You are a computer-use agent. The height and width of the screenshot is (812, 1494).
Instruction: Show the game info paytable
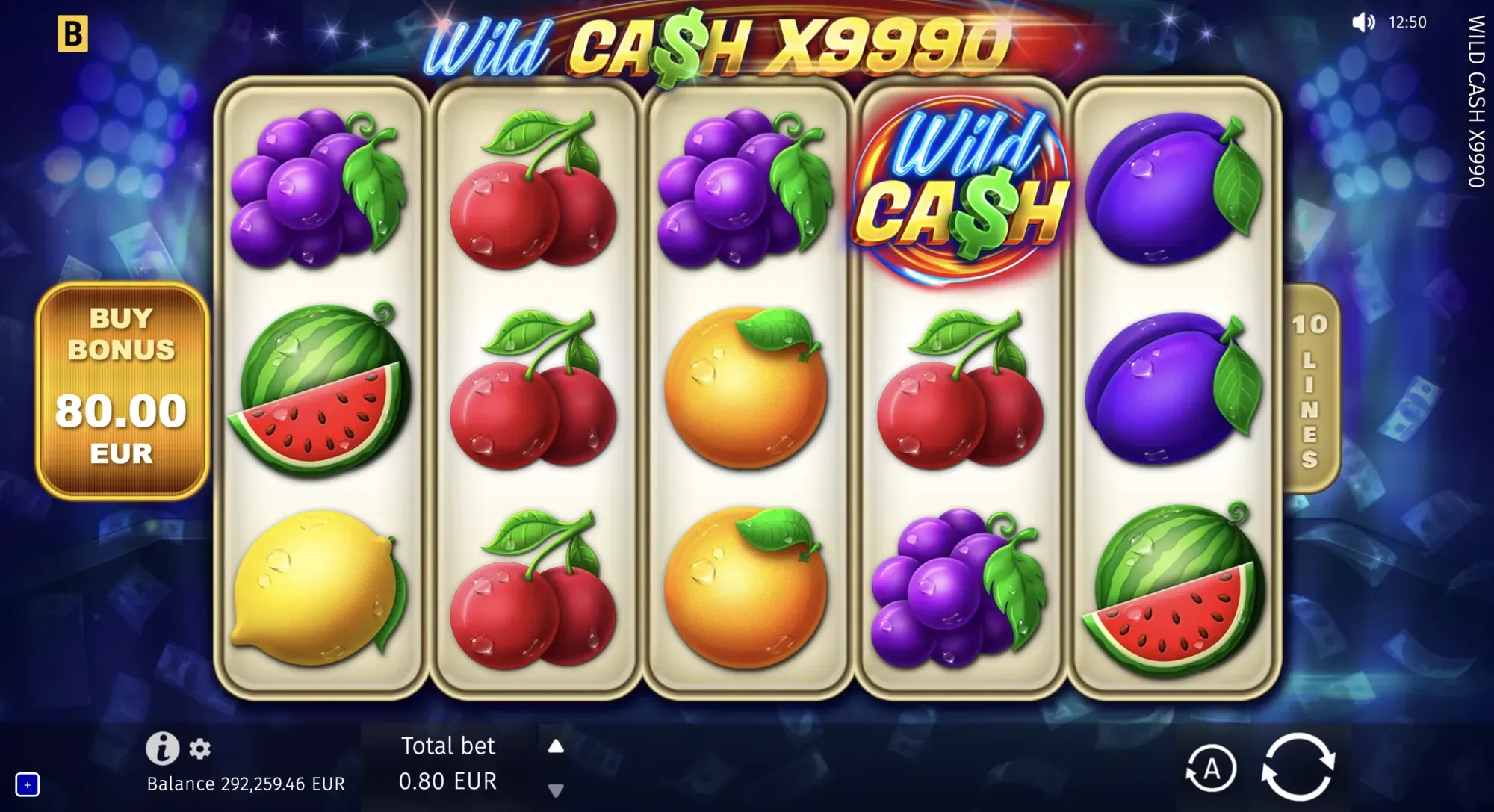(162, 748)
